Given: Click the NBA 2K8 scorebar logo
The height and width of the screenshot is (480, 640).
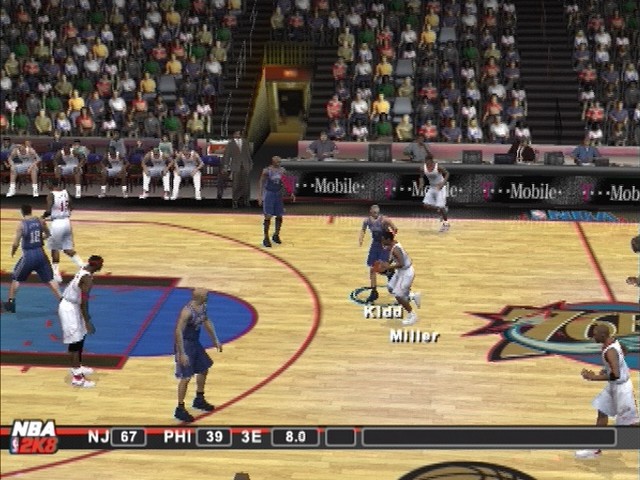Looking at the screenshot, I should (33, 437).
